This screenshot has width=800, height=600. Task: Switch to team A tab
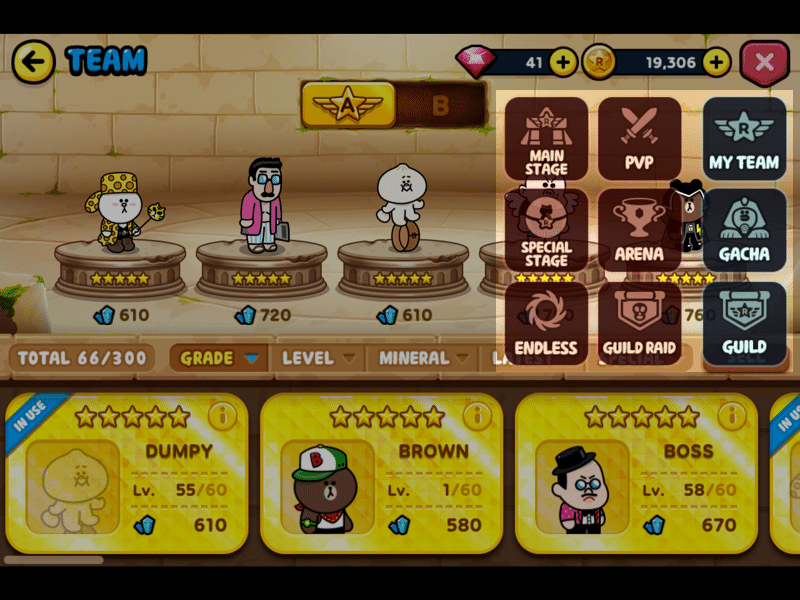point(348,105)
